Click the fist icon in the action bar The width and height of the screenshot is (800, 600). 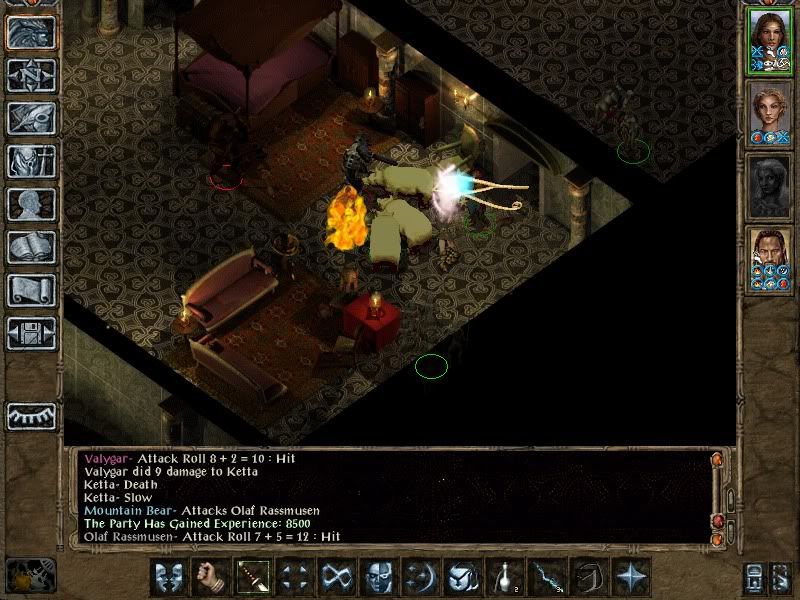click(x=212, y=576)
